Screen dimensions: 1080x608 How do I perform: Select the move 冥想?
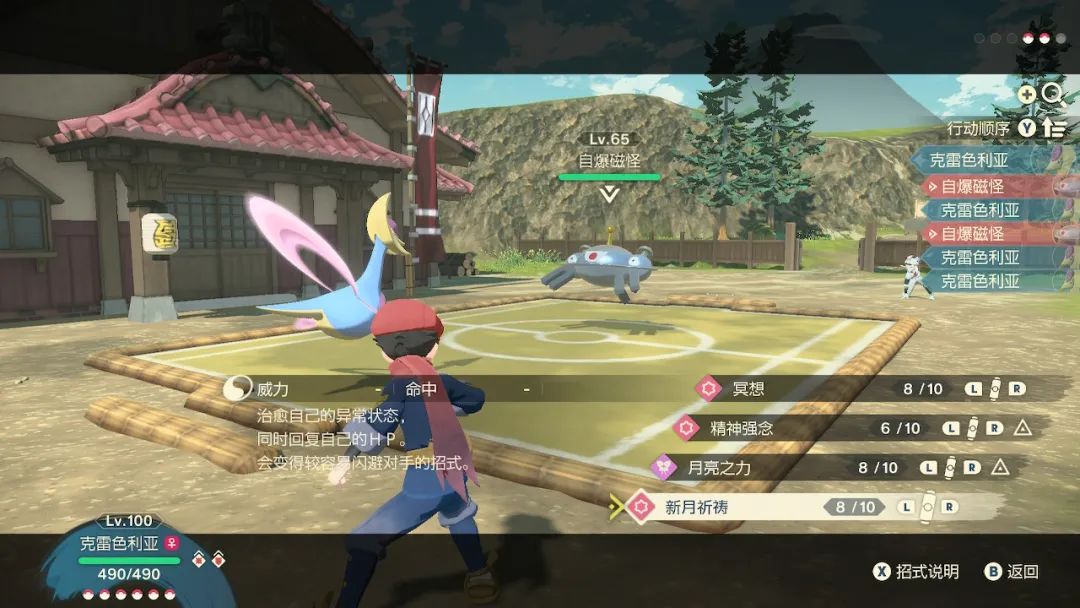coord(748,389)
